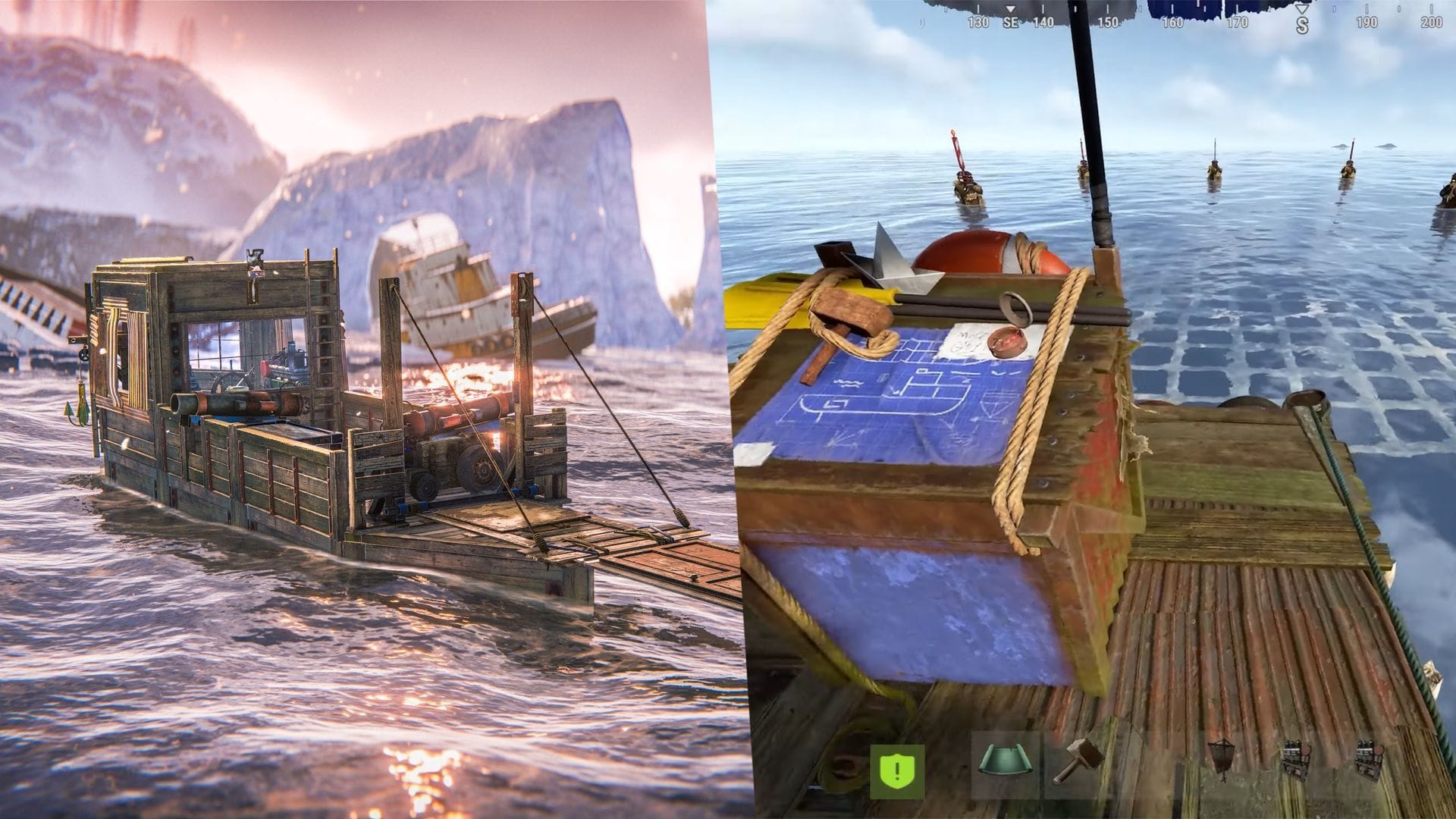Expand the compass bearing at 150 degrees

1108,23
